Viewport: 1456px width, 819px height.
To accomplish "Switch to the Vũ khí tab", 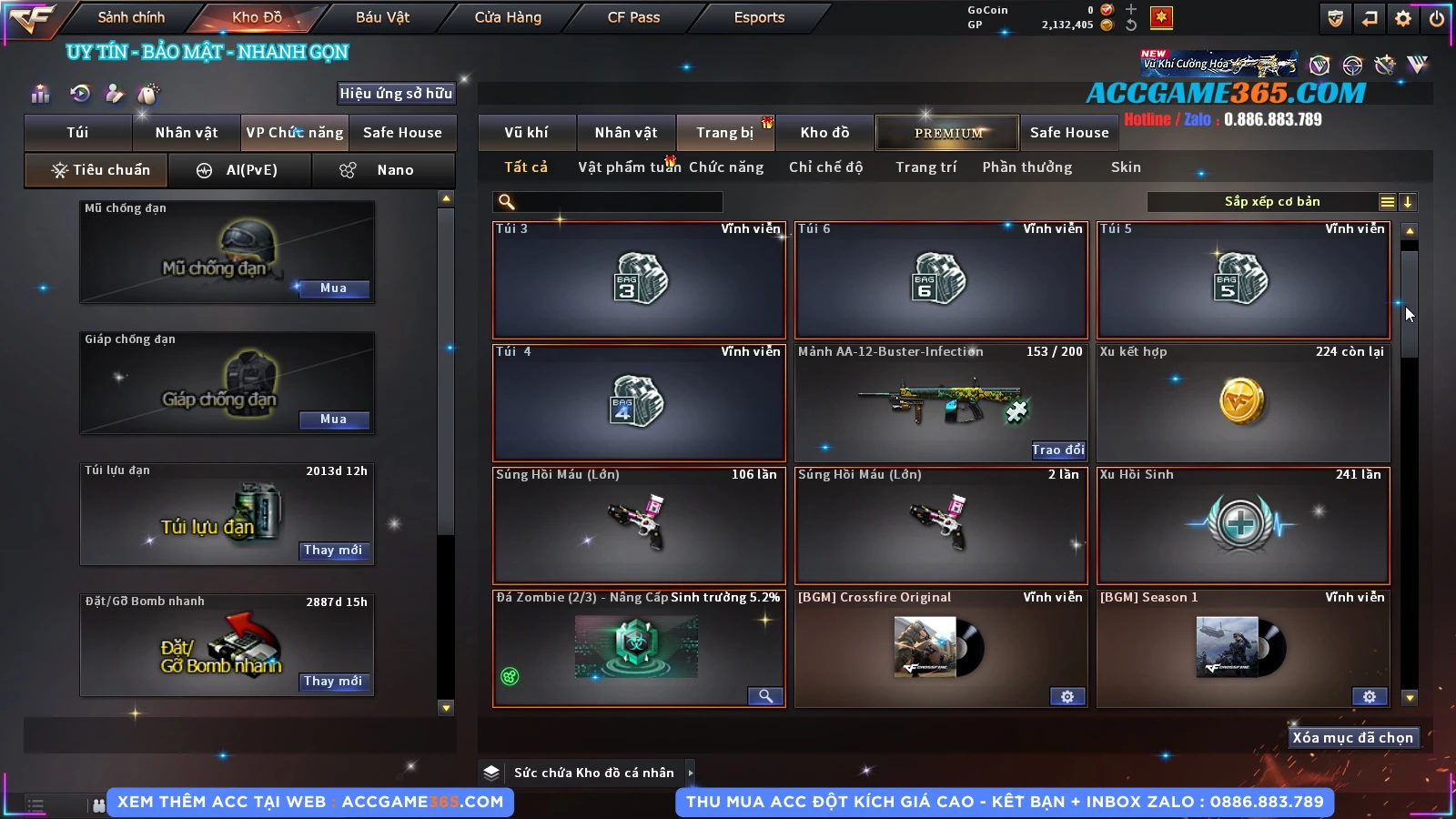I will pyautogui.click(x=526, y=133).
